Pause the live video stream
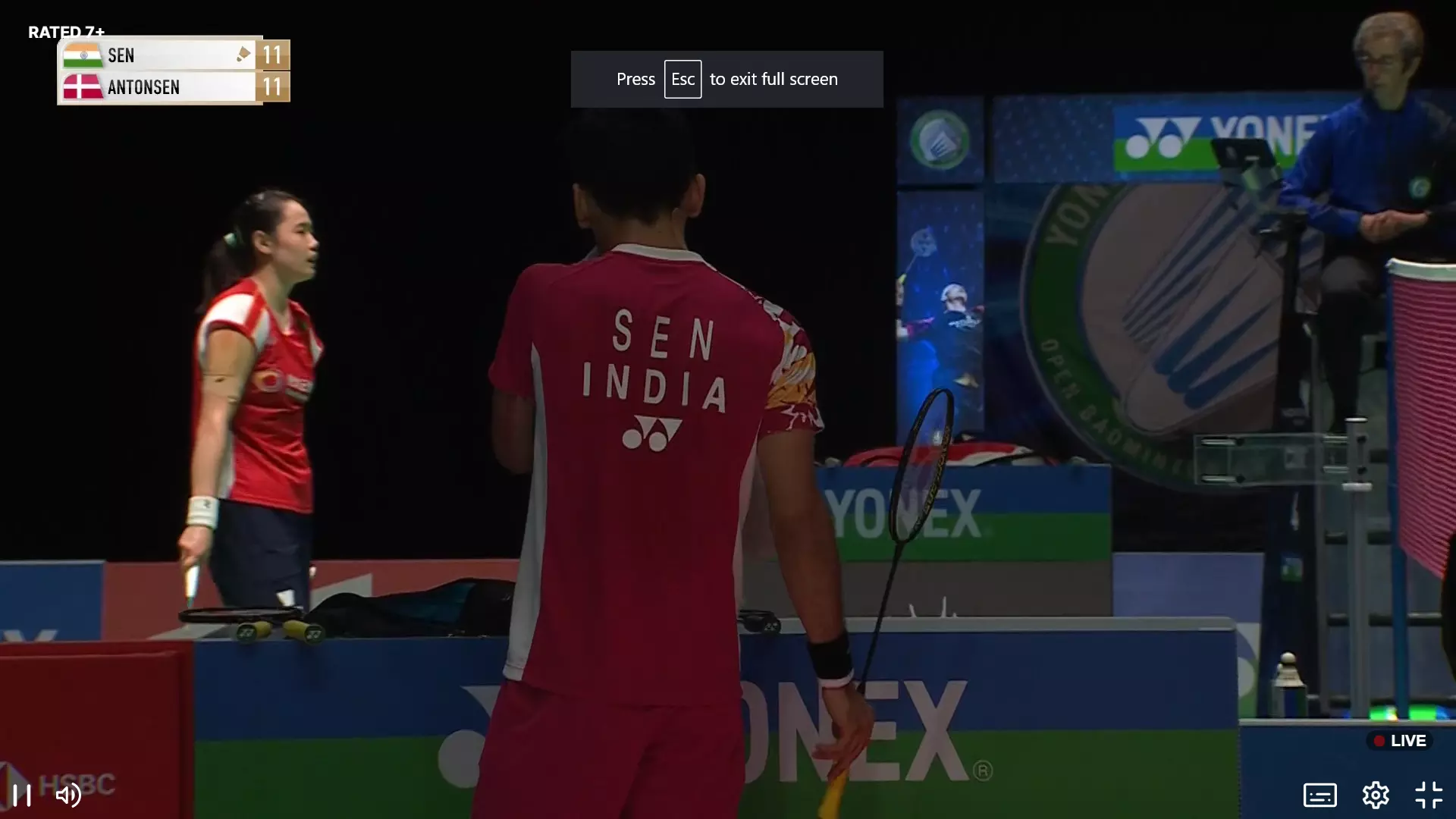This screenshot has width=1456, height=819. tap(22, 795)
